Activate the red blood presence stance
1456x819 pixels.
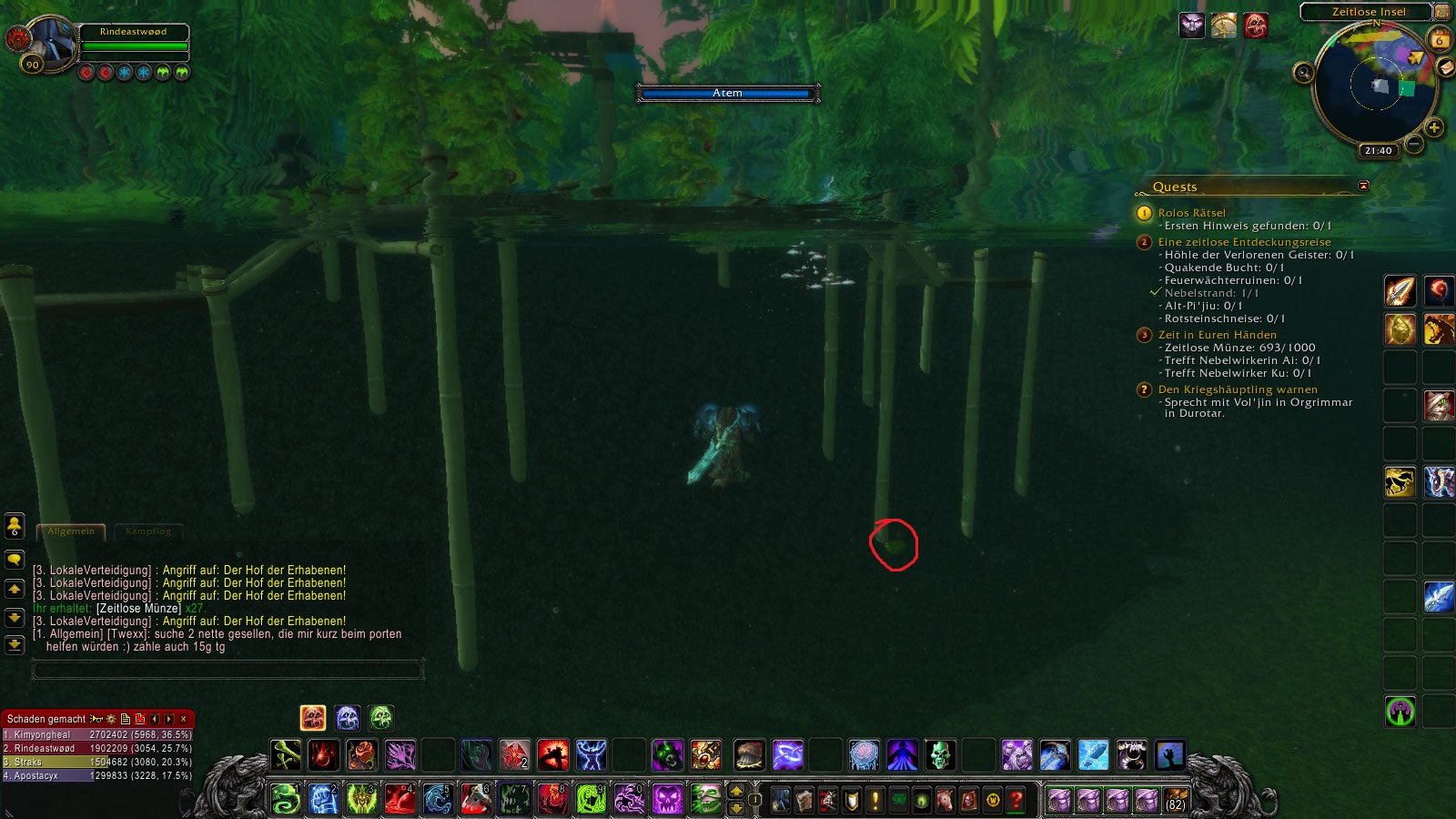click(313, 718)
